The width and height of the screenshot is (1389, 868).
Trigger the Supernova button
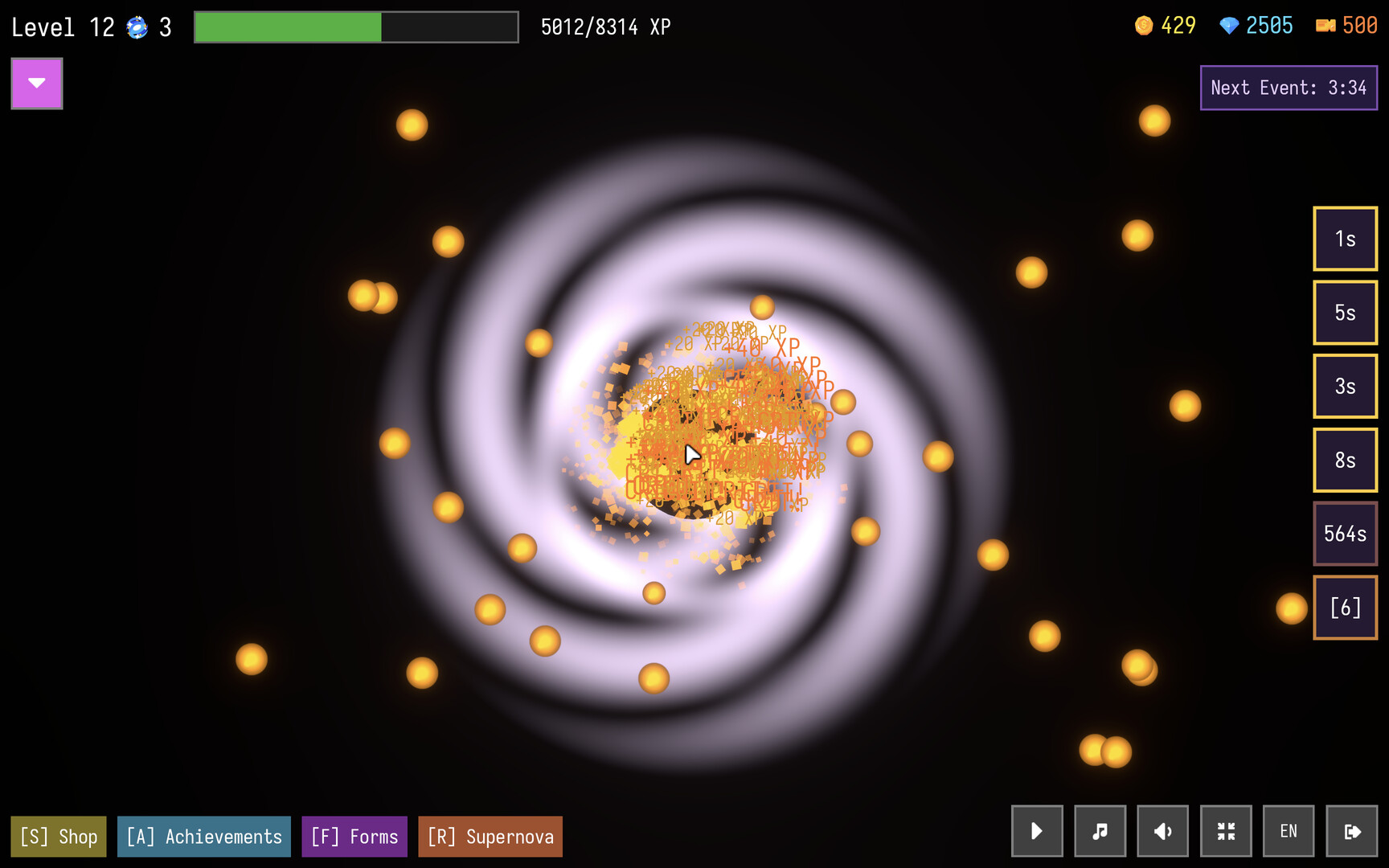[x=490, y=836]
